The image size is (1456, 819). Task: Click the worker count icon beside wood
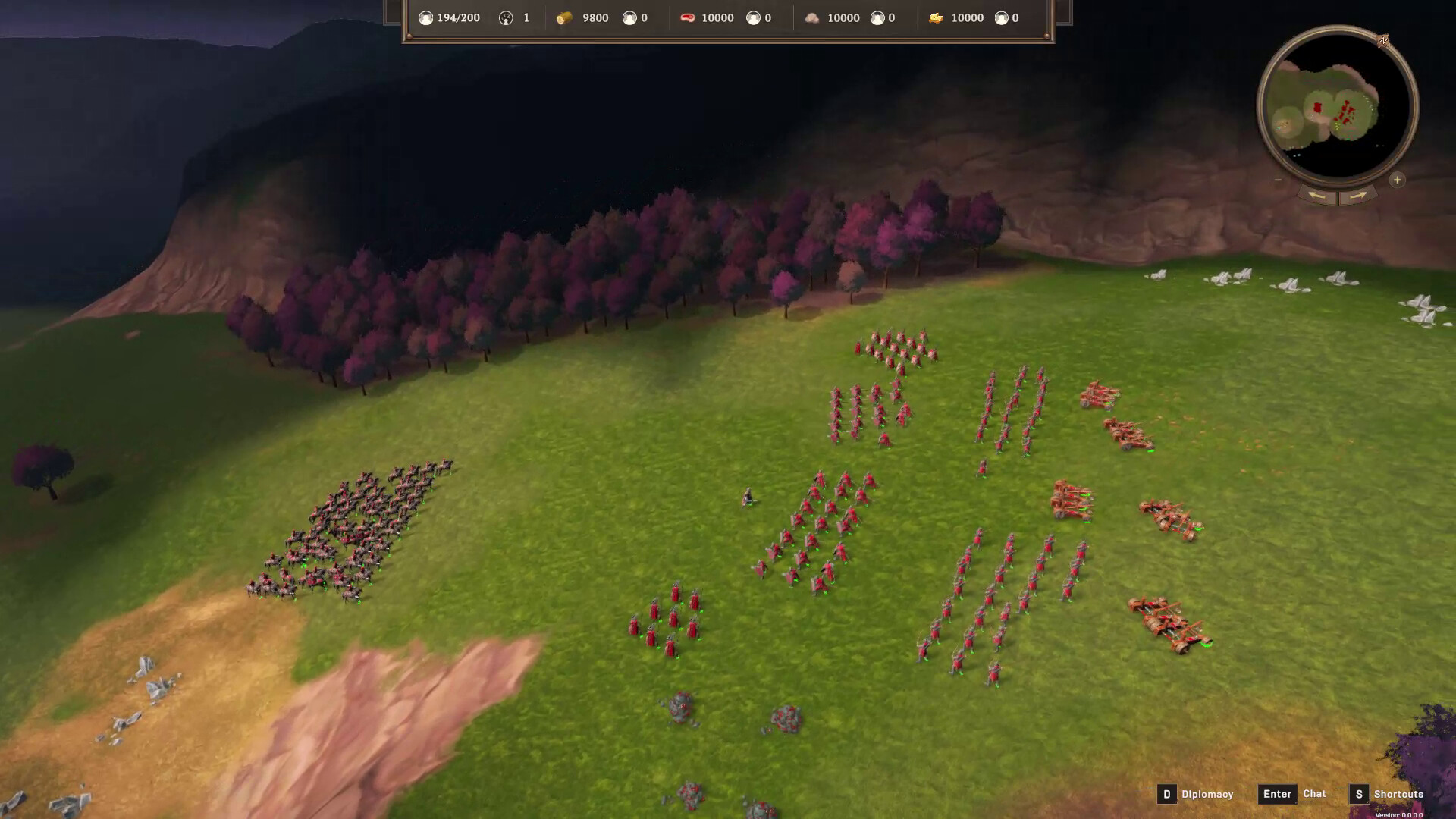pos(628,17)
